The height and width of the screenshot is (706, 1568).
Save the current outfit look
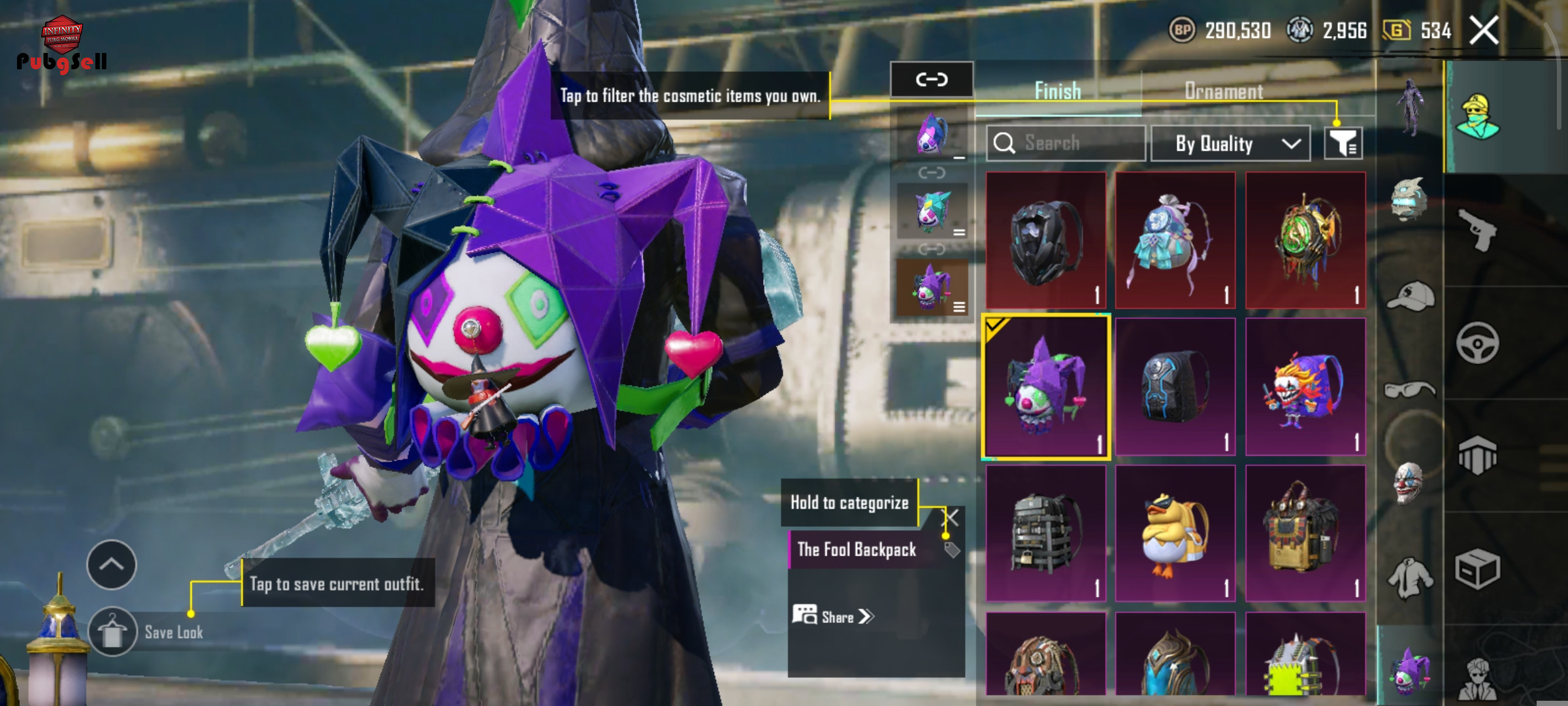(x=113, y=632)
